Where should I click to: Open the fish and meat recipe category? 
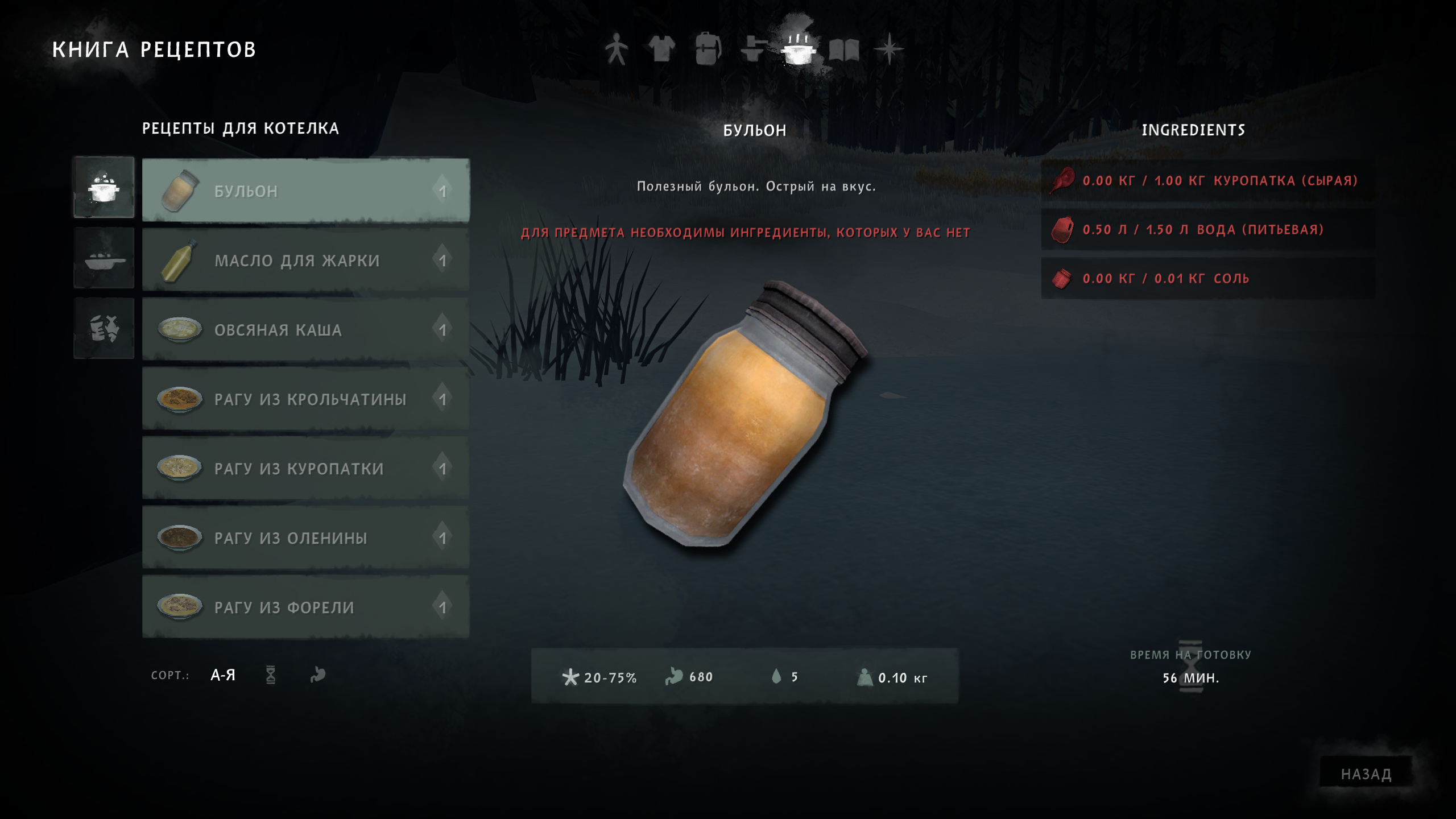[104, 328]
